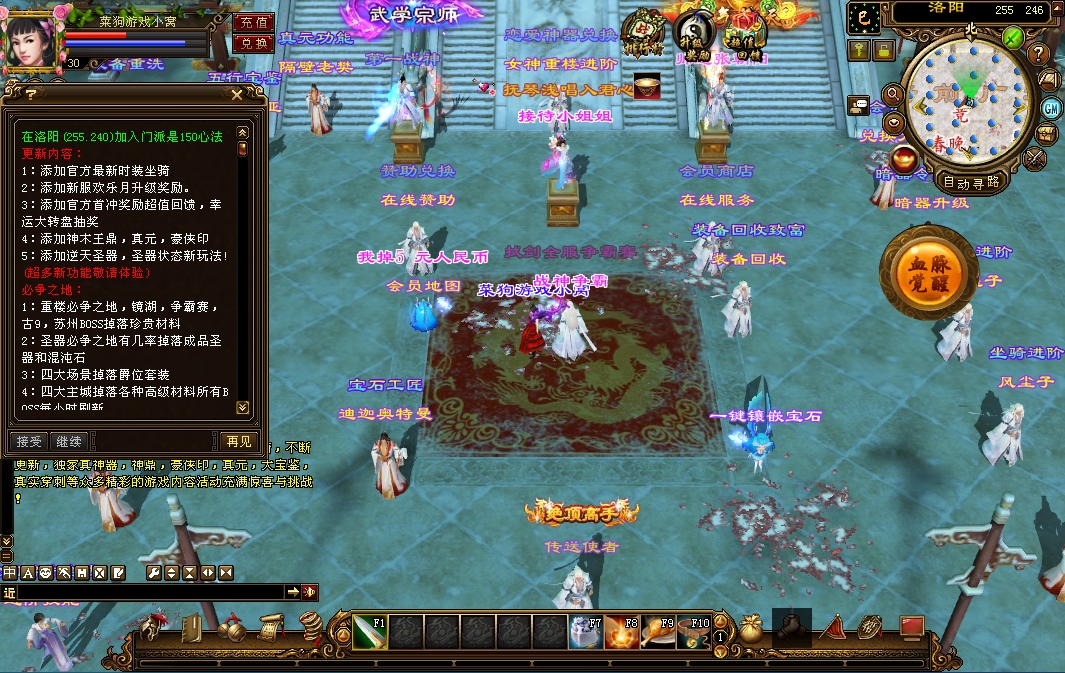Open the 超值回馈 gift box icon
Viewport: 1065px width, 673px height.
(743, 30)
